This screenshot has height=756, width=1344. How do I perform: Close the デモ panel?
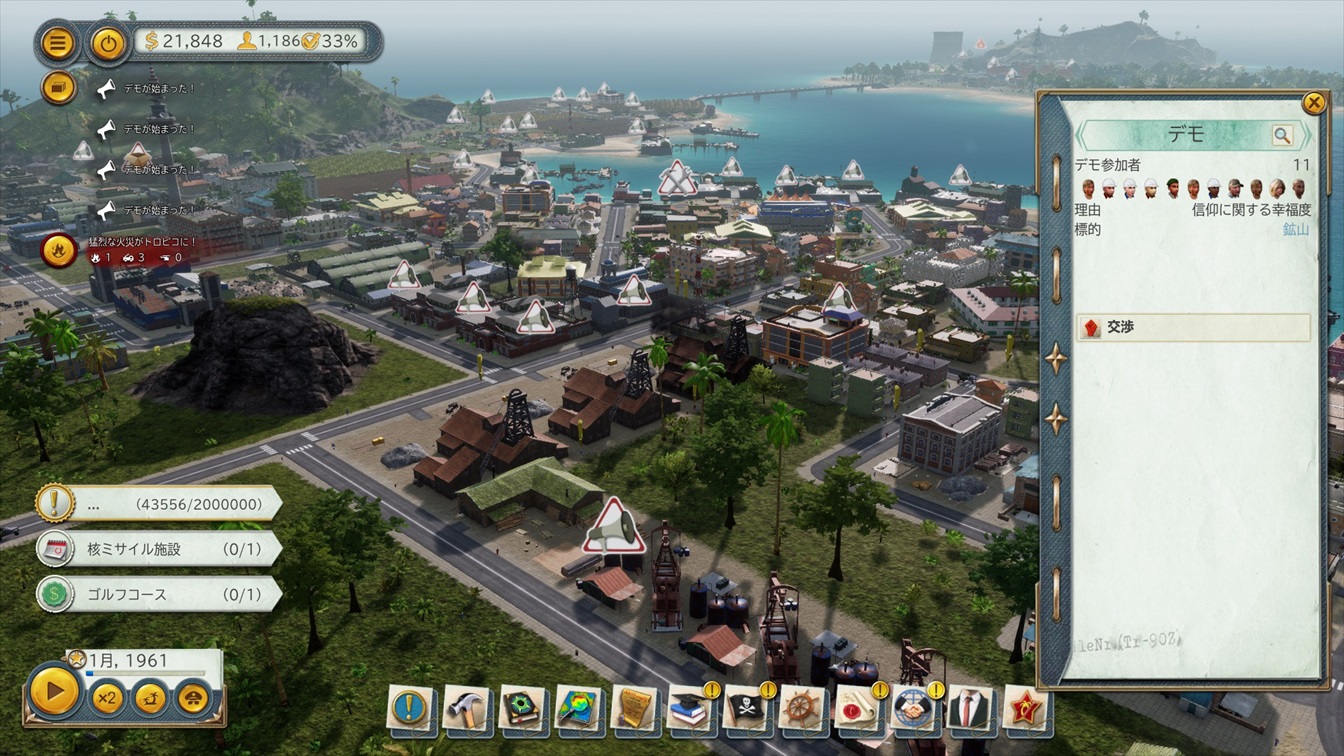point(1313,103)
